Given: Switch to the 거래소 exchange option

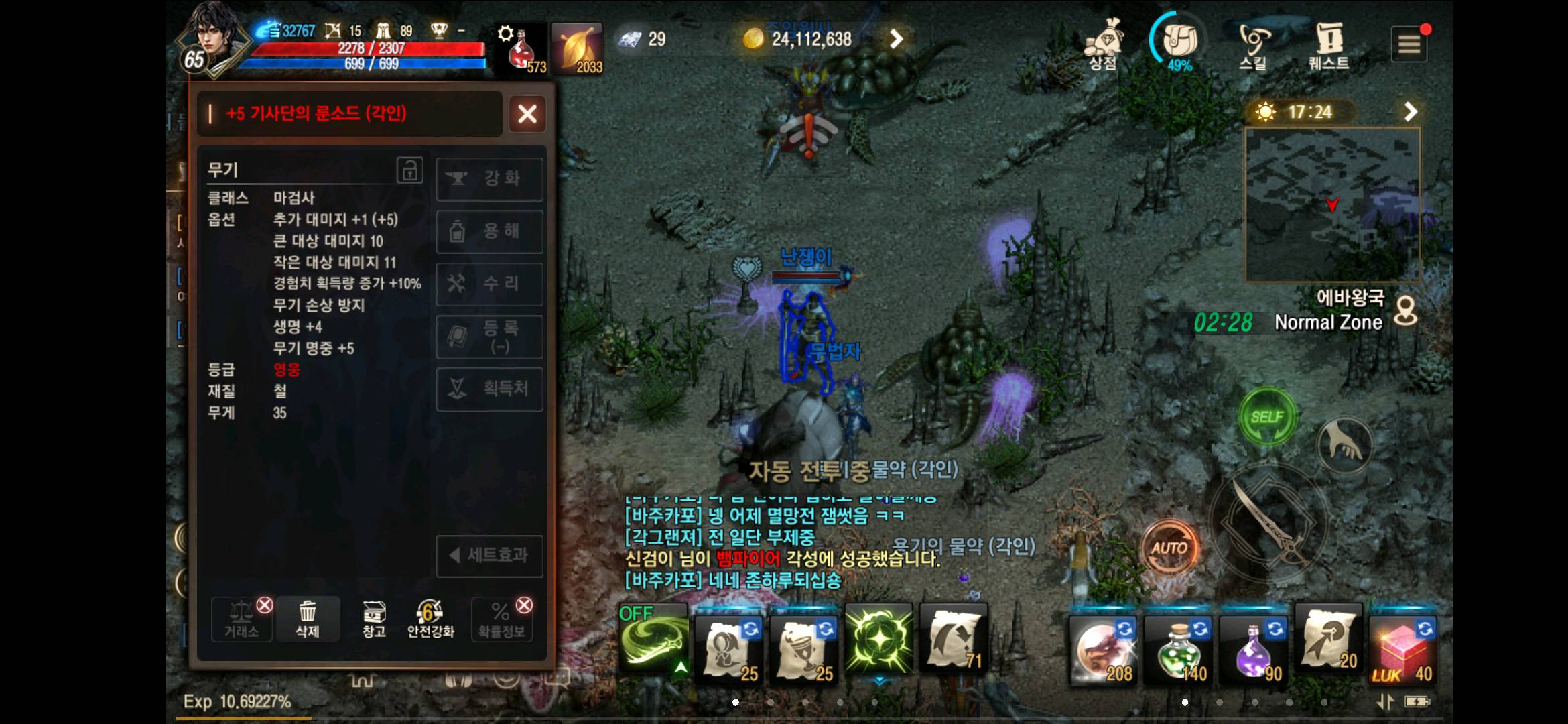Looking at the screenshot, I should (x=241, y=619).
